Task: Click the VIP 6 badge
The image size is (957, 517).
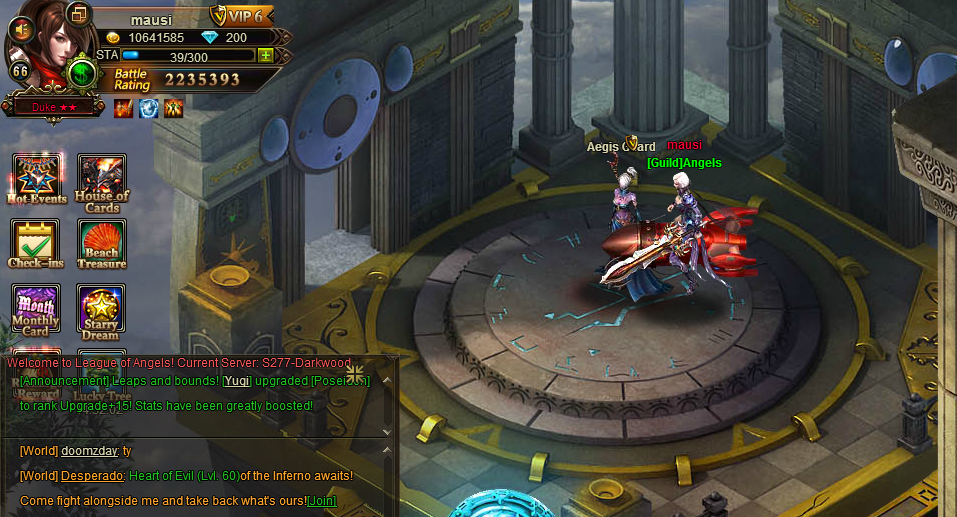Action: pyautogui.click(x=241, y=16)
